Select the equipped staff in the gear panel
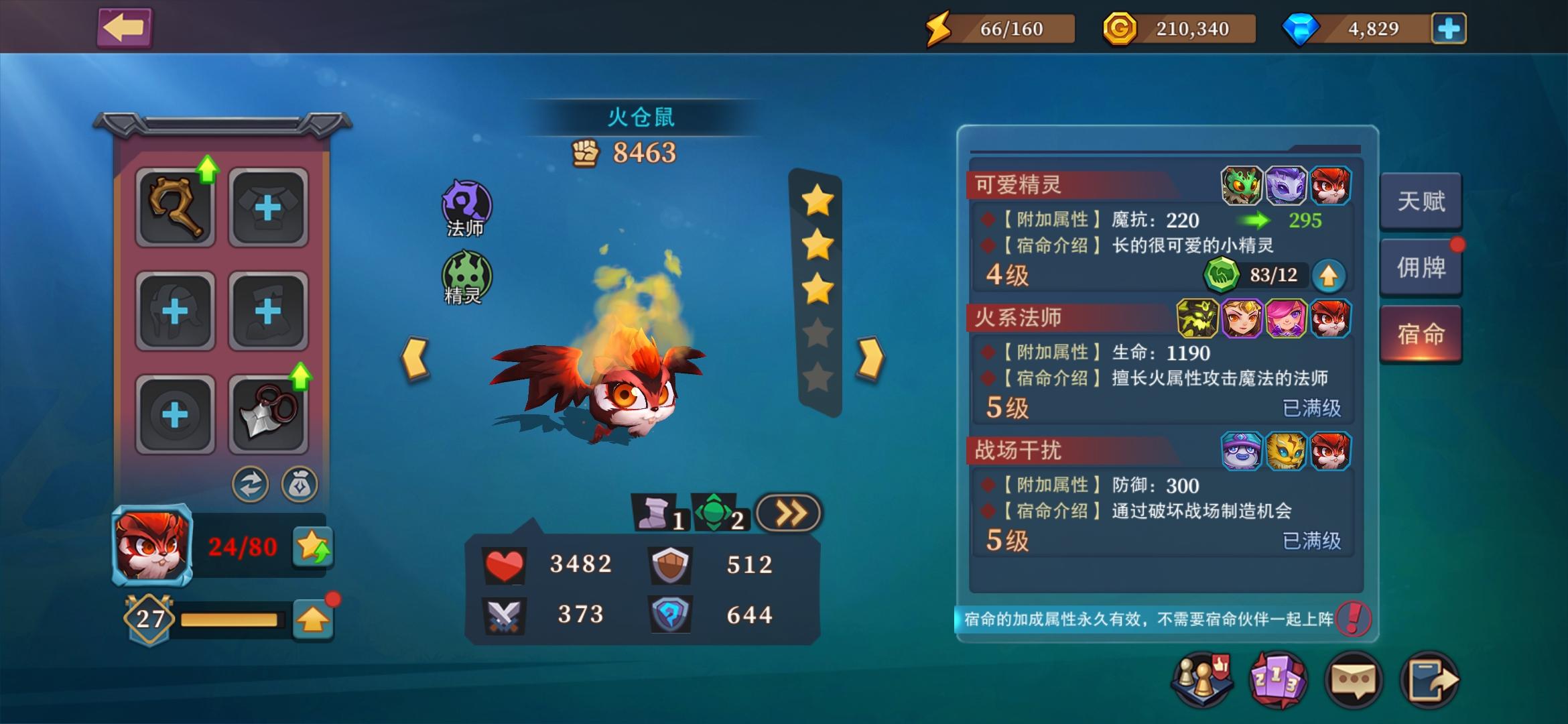The height and width of the screenshot is (724, 1568). click(175, 204)
